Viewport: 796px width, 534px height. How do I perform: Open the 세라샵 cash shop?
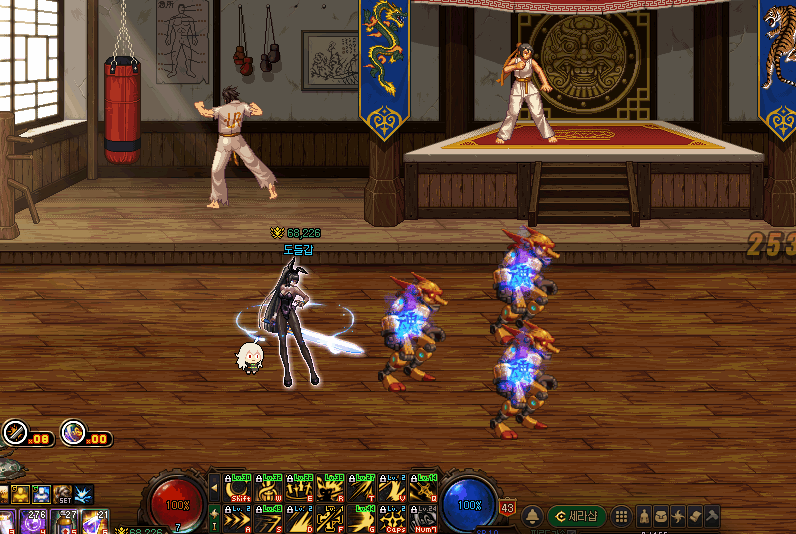coord(576,516)
